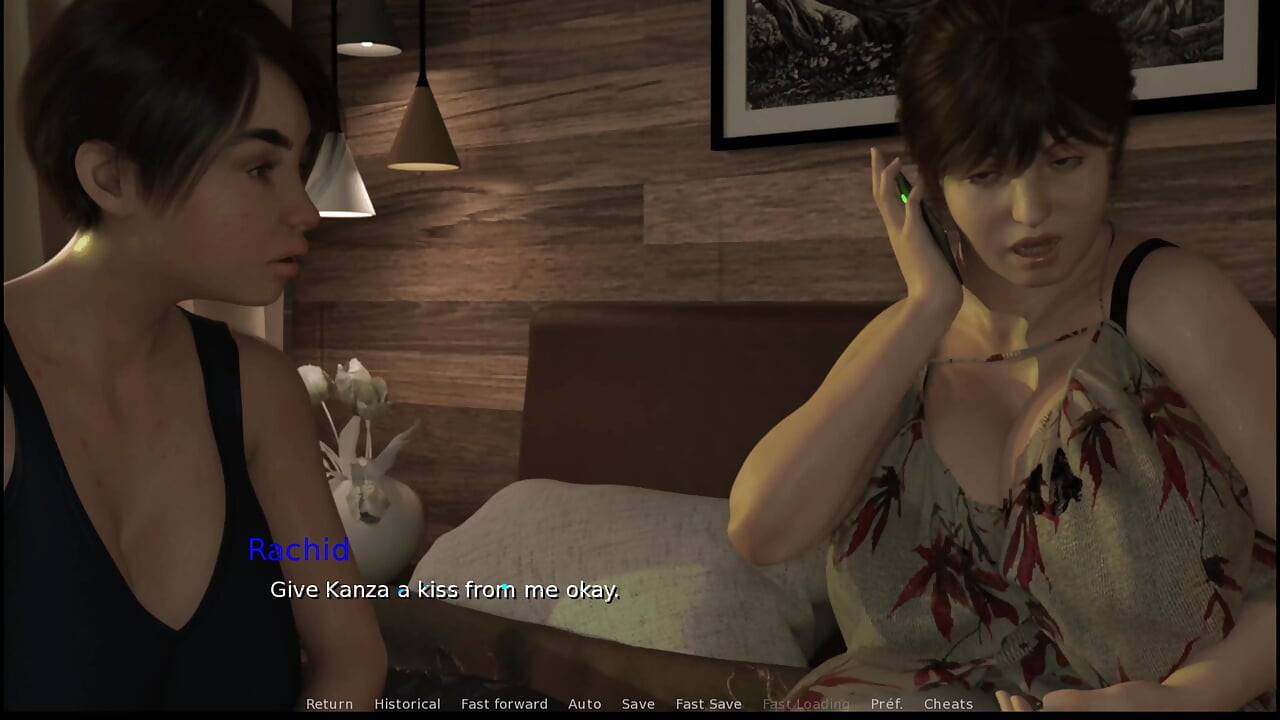Review past dialogue via Historical
This screenshot has width=1280, height=720.
408,703
